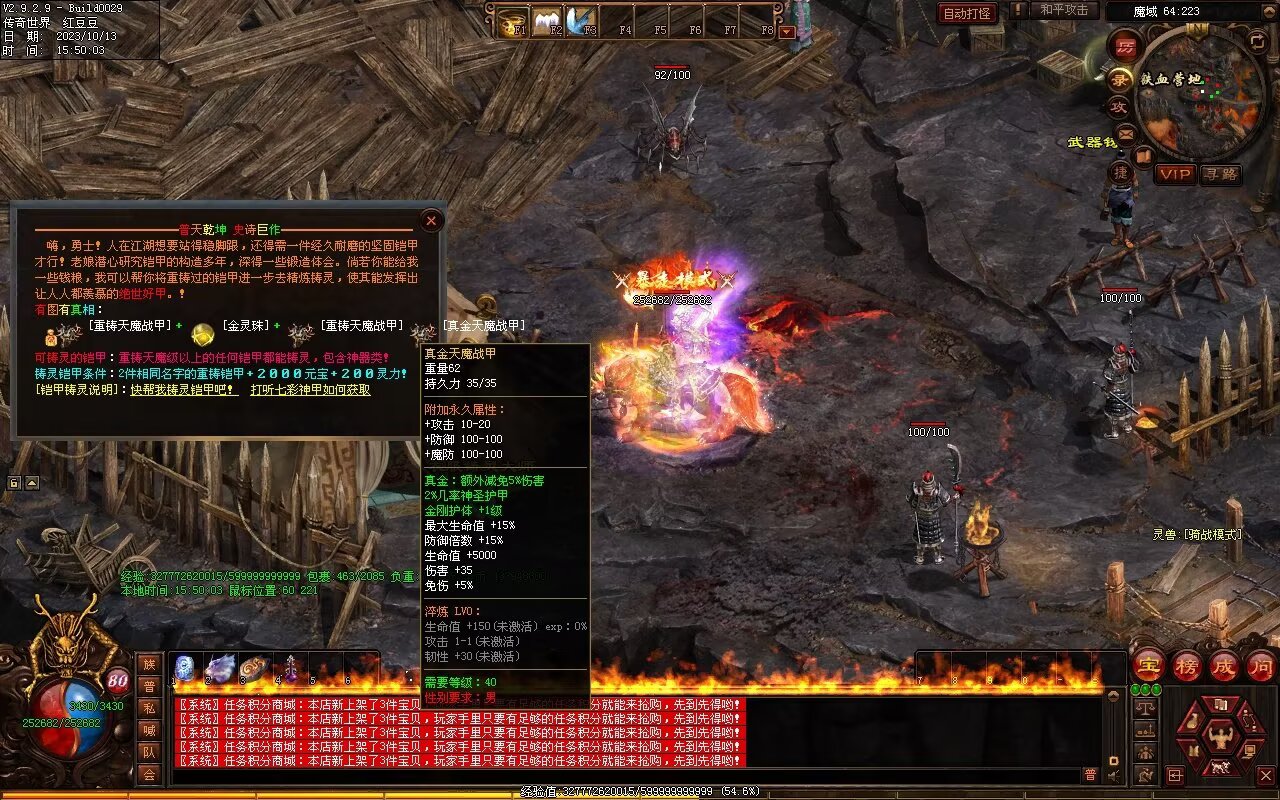Select the 队 team chat channel

point(149,752)
